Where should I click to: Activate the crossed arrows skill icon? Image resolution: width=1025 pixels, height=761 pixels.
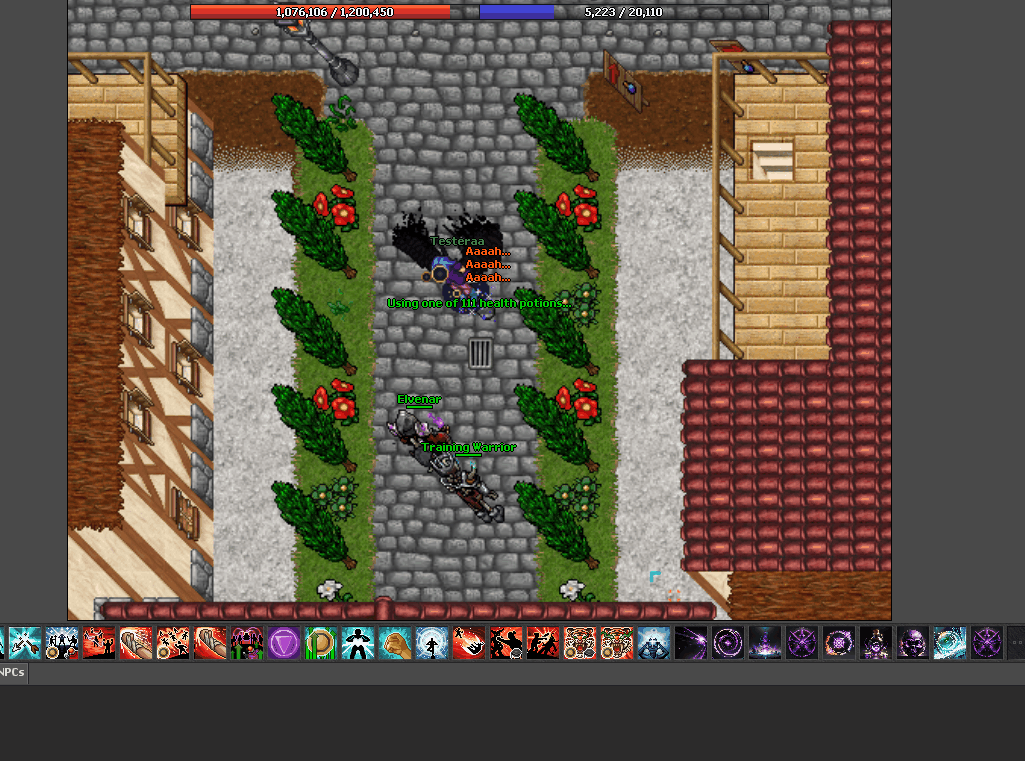click(x=25, y=643)
